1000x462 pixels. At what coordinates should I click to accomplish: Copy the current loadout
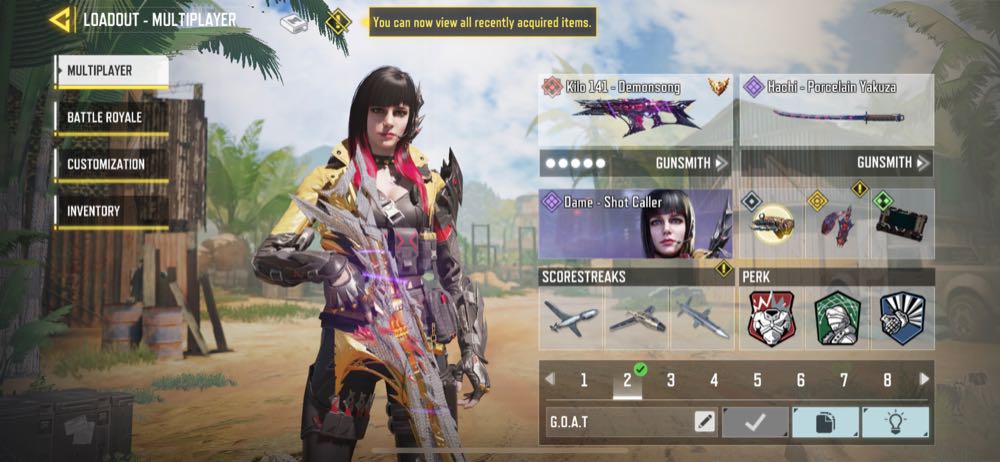tap(825, 422)
